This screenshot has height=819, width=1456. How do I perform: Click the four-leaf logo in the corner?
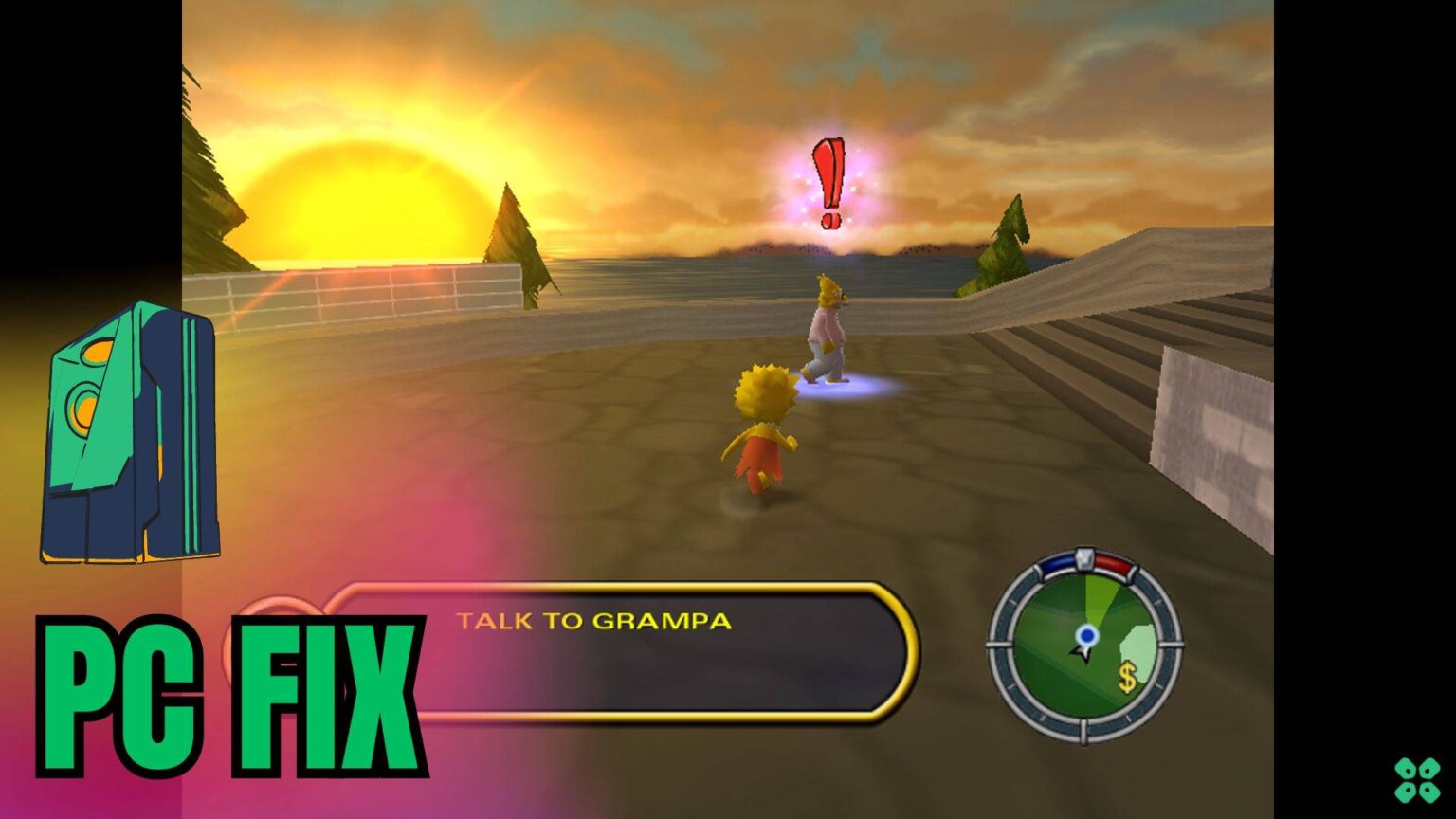[x=1417, y=779]
